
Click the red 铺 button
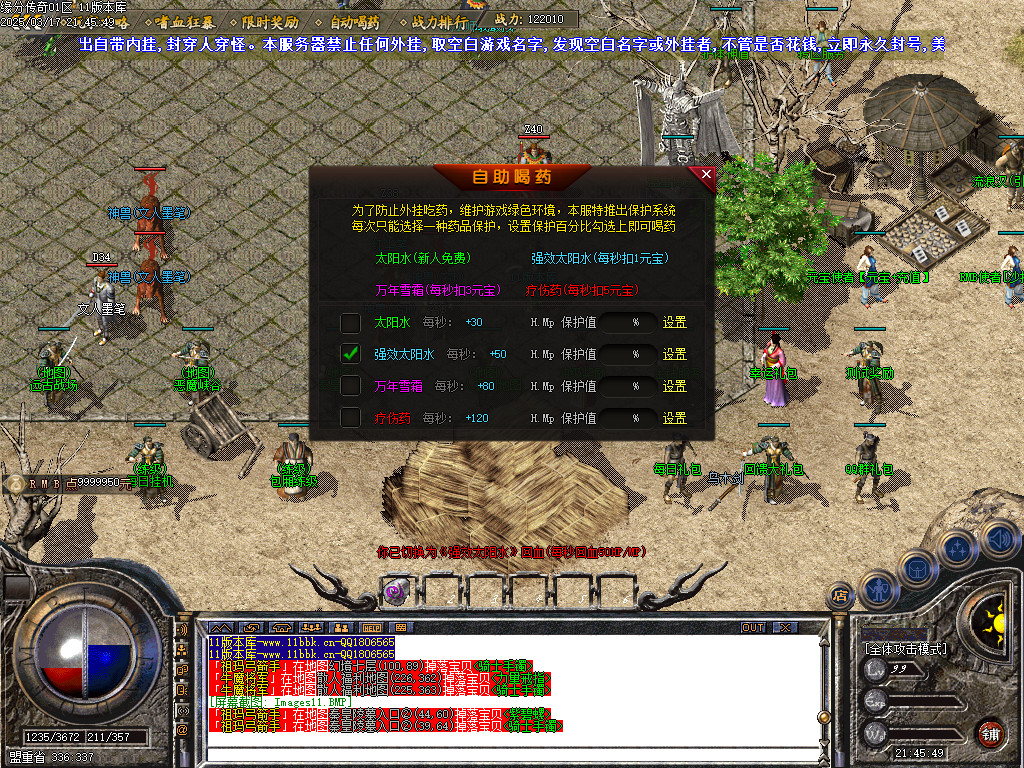tap(990, 733)
